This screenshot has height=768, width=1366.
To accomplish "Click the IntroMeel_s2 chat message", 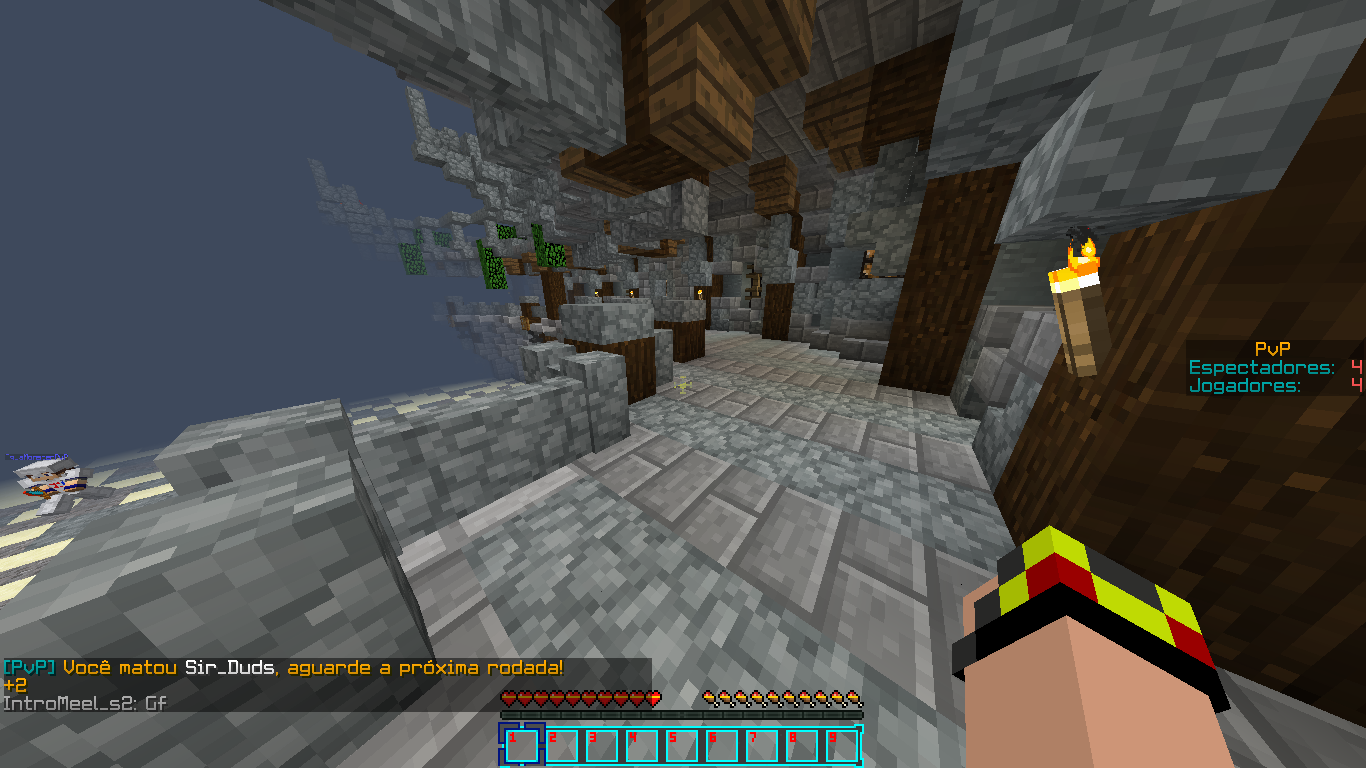I will tap(85, 703).
